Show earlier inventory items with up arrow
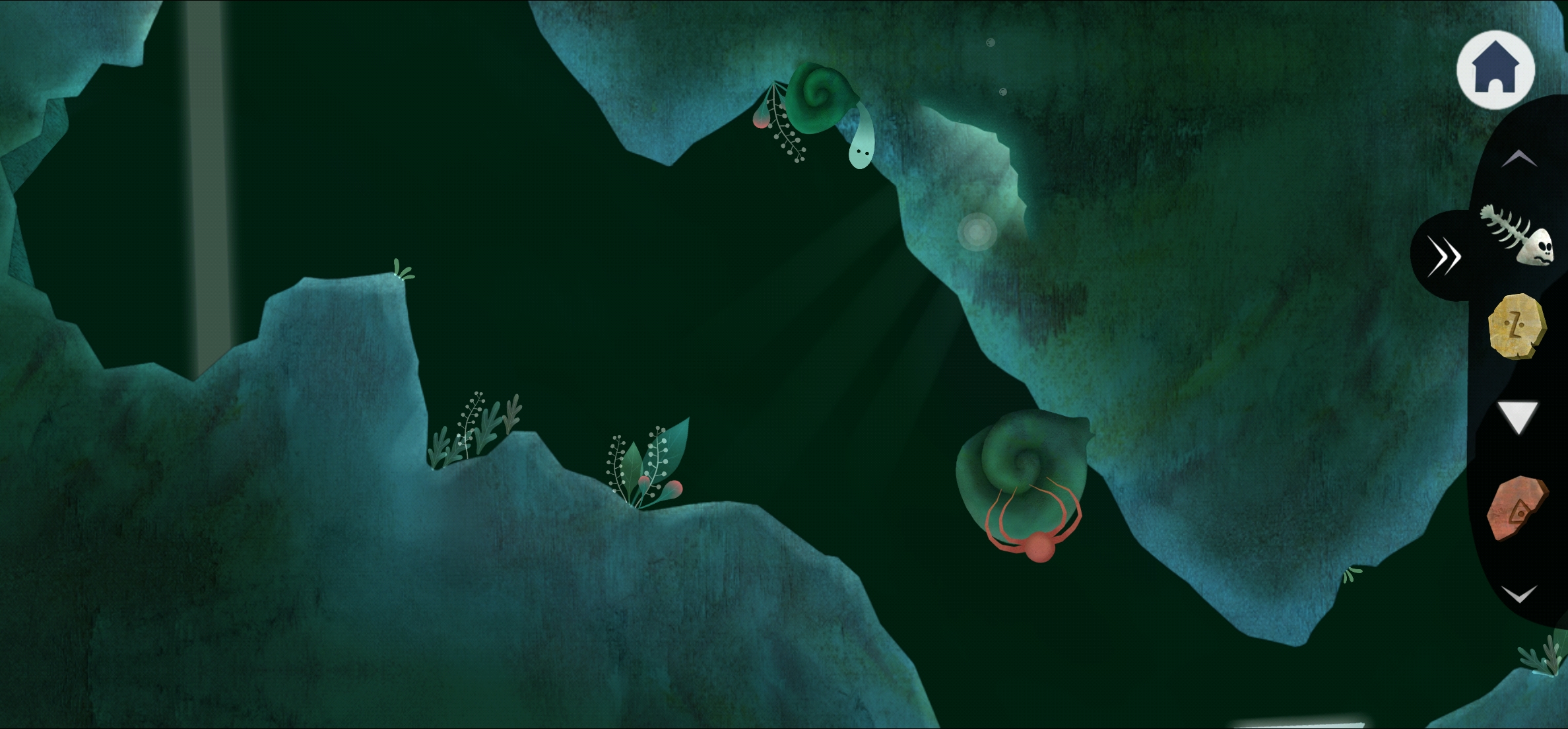This screenshot has height=729, width=1568. (1519, 158)
